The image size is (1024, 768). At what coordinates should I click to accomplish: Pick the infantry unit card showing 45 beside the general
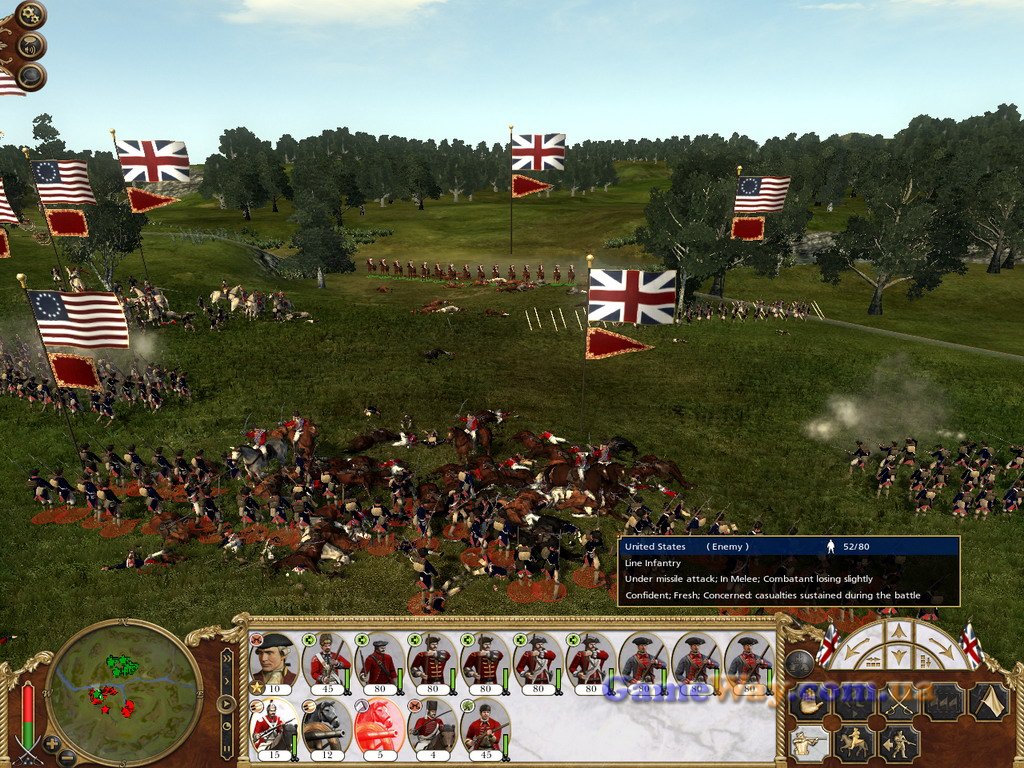[326, 661]
